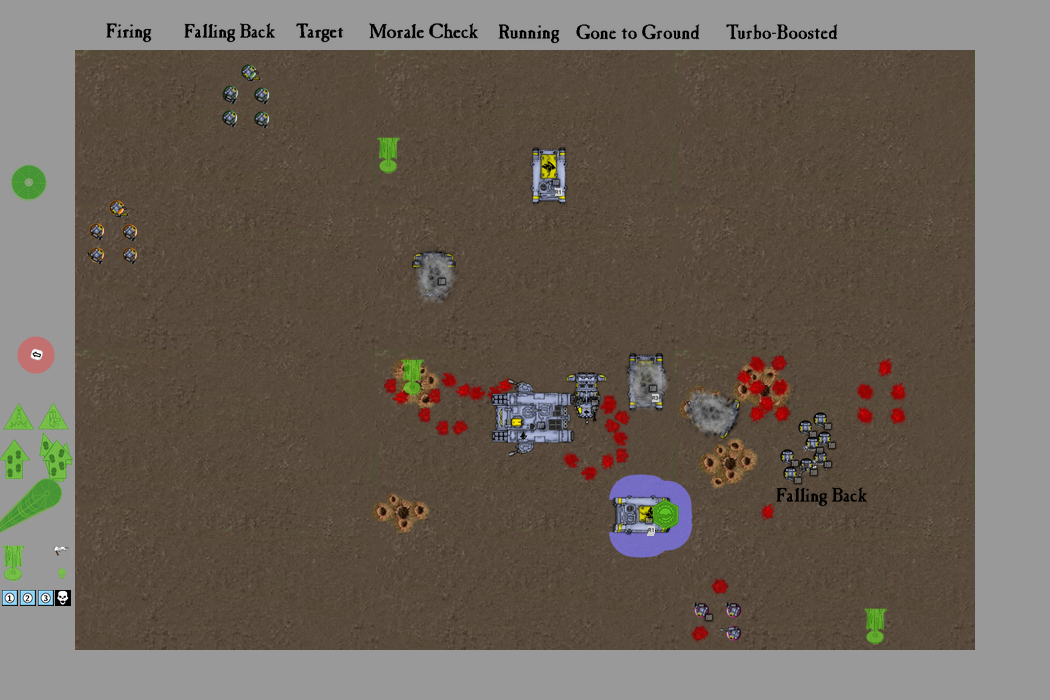The height and width of the screenshot is (700, 1050).
Task: Click the blue number 1 token
Action: click(10, 598)
